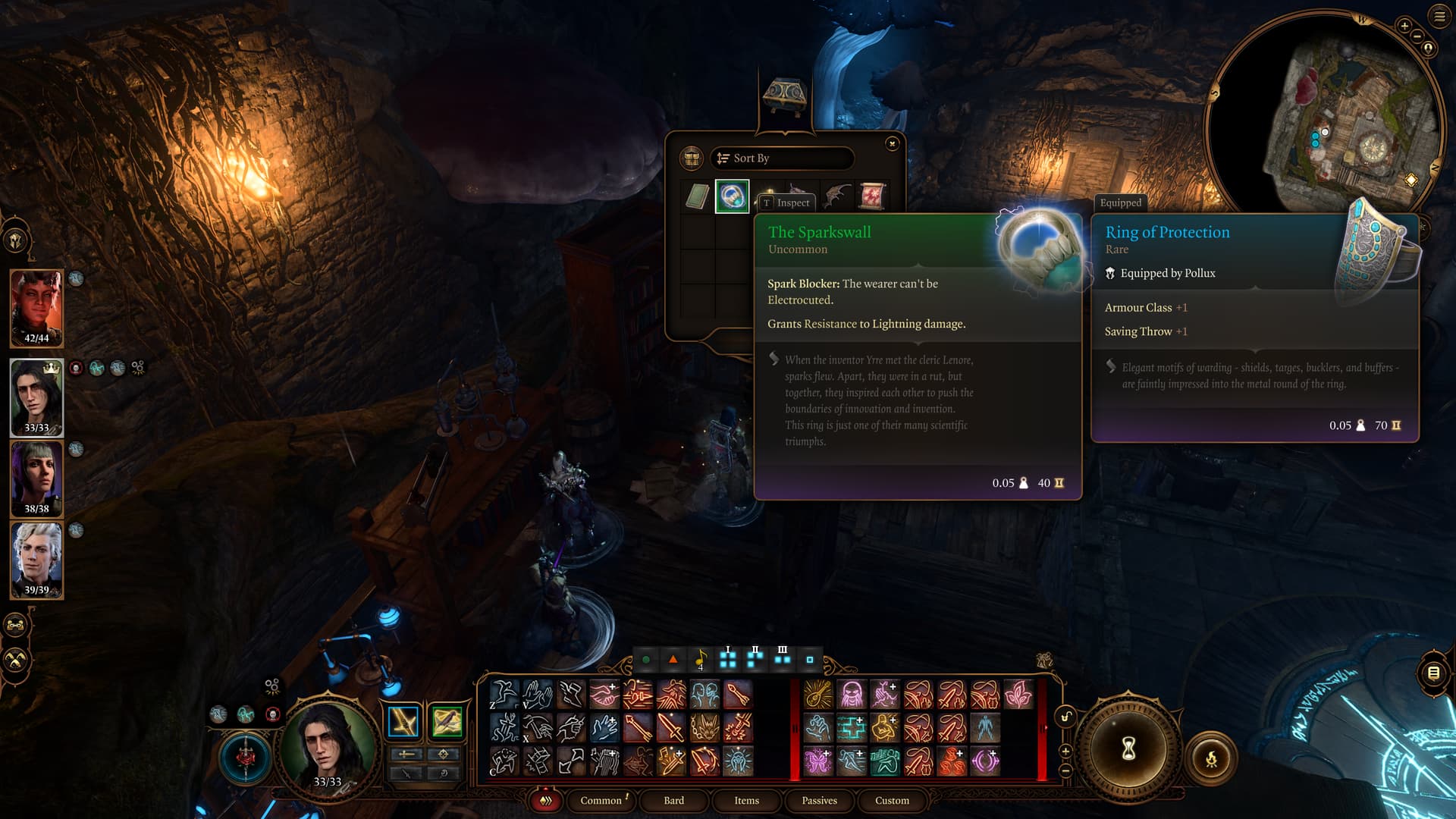Close the container loot window
The width and height of the screenshot is (1456, 819).
click(x=892, y=143)
